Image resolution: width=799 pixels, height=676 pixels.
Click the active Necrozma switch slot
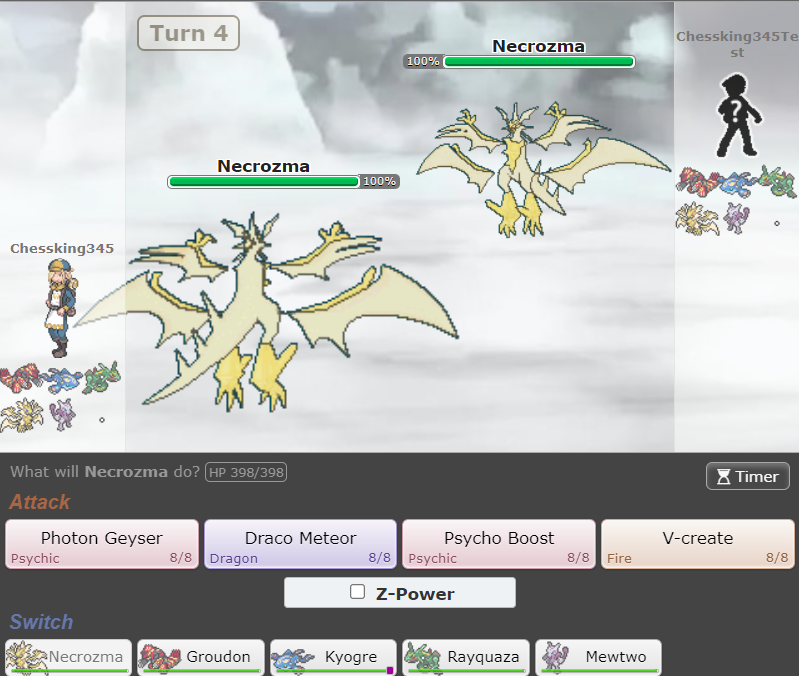(69, 657)
